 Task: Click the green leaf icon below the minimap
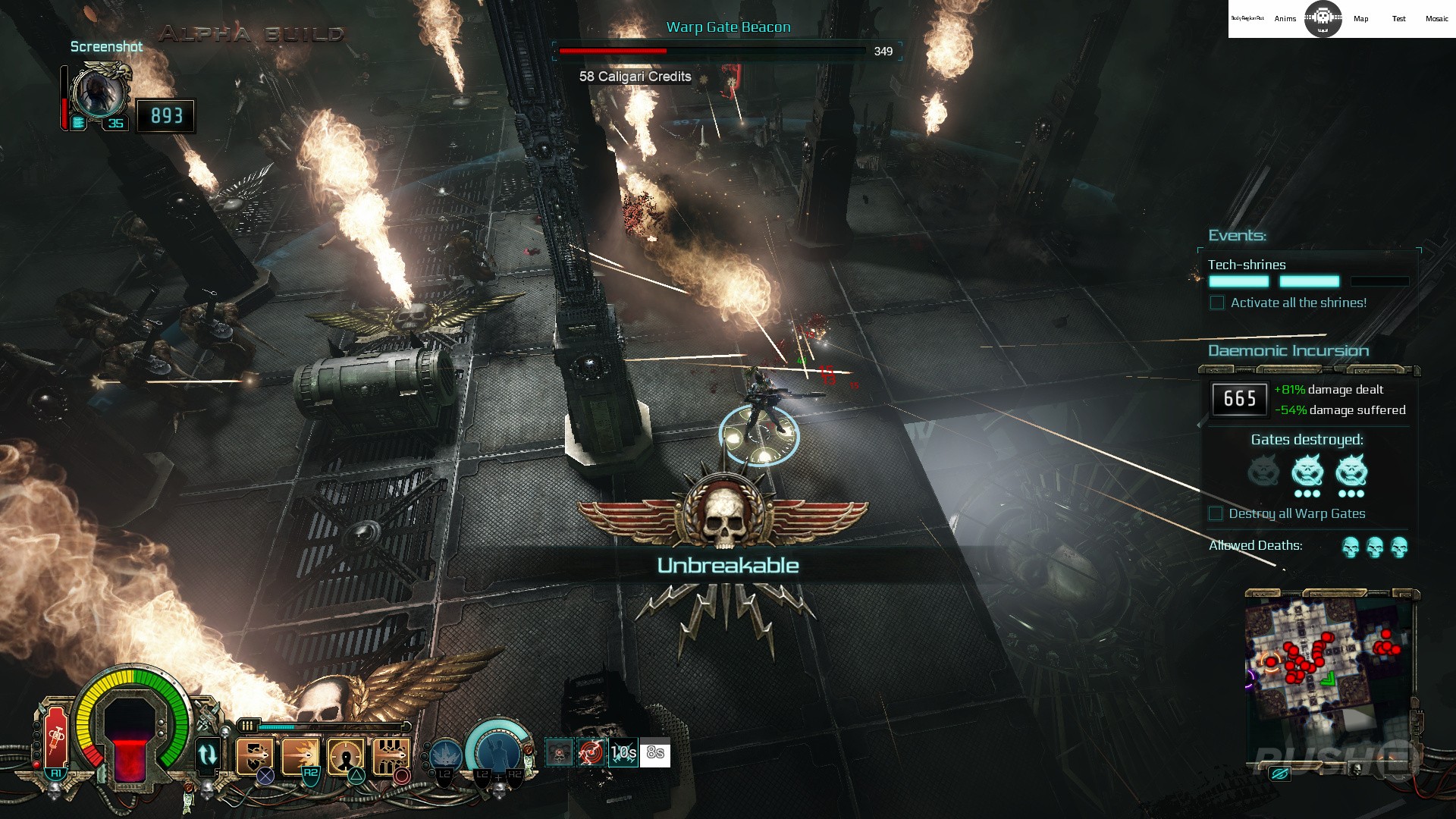pyautogui.click(x=1280, y=775)
